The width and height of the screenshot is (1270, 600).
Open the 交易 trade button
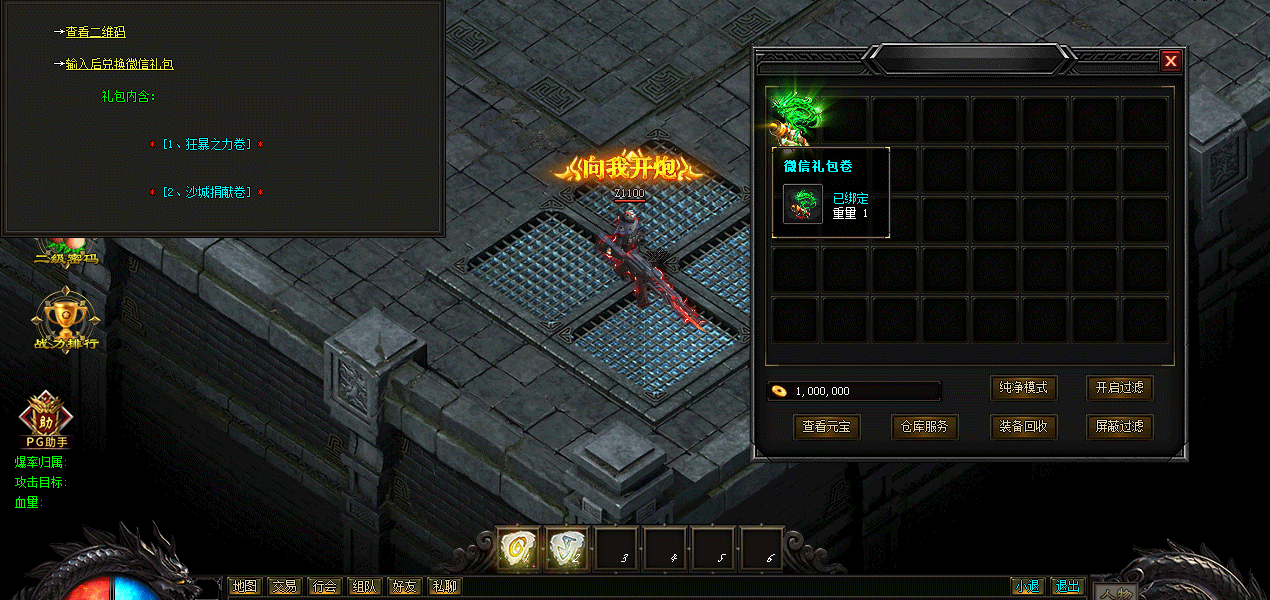tap(284, 587)
